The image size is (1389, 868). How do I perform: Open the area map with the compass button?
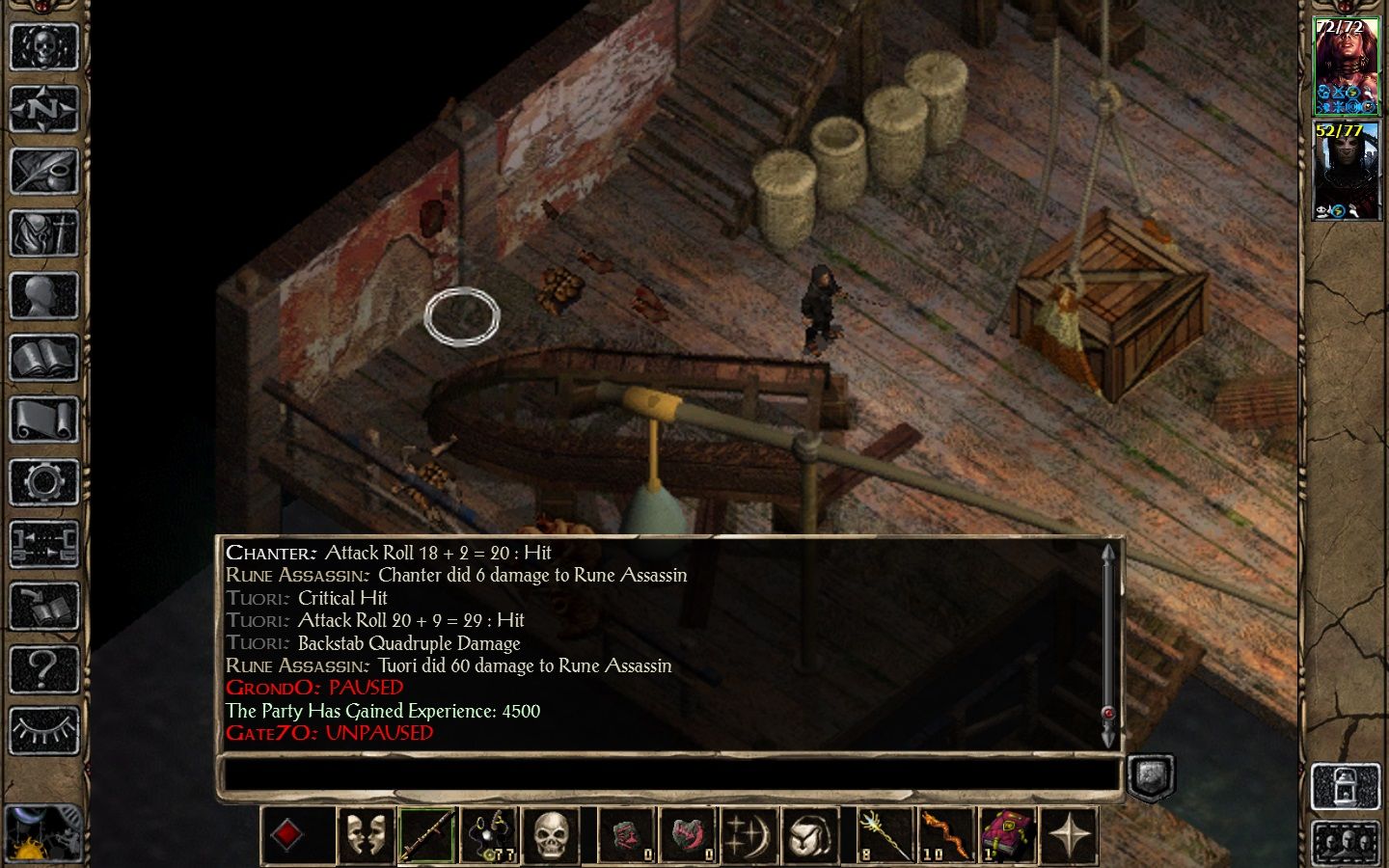[x=43, y=109]
